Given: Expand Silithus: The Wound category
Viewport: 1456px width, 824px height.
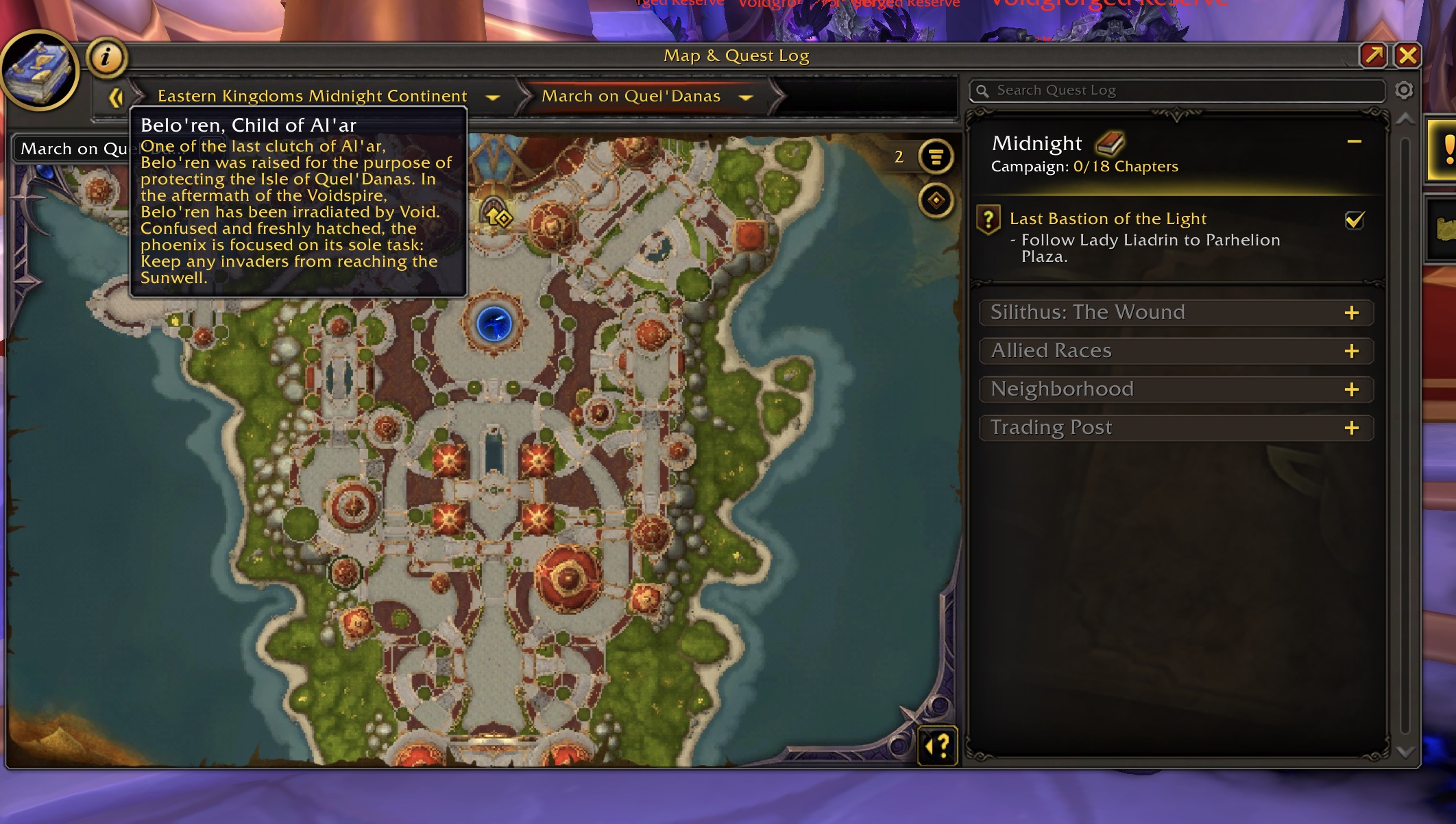Looking at the screenshot, I should [1351, 313].
